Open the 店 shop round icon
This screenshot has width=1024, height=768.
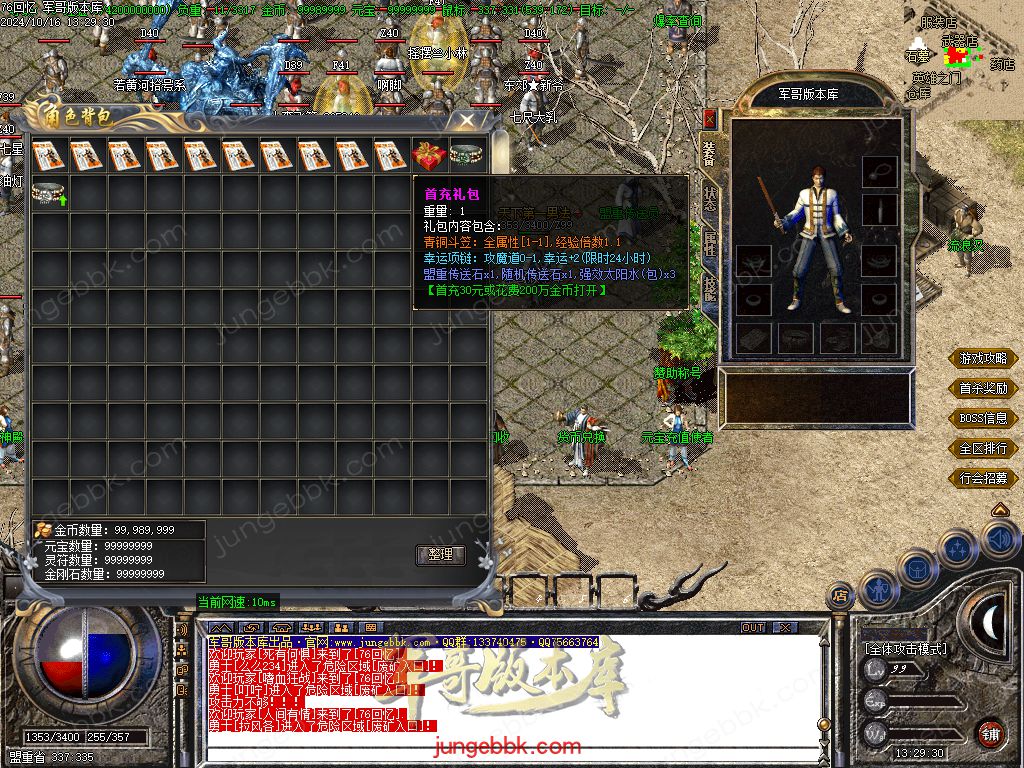tap(841, 597)
